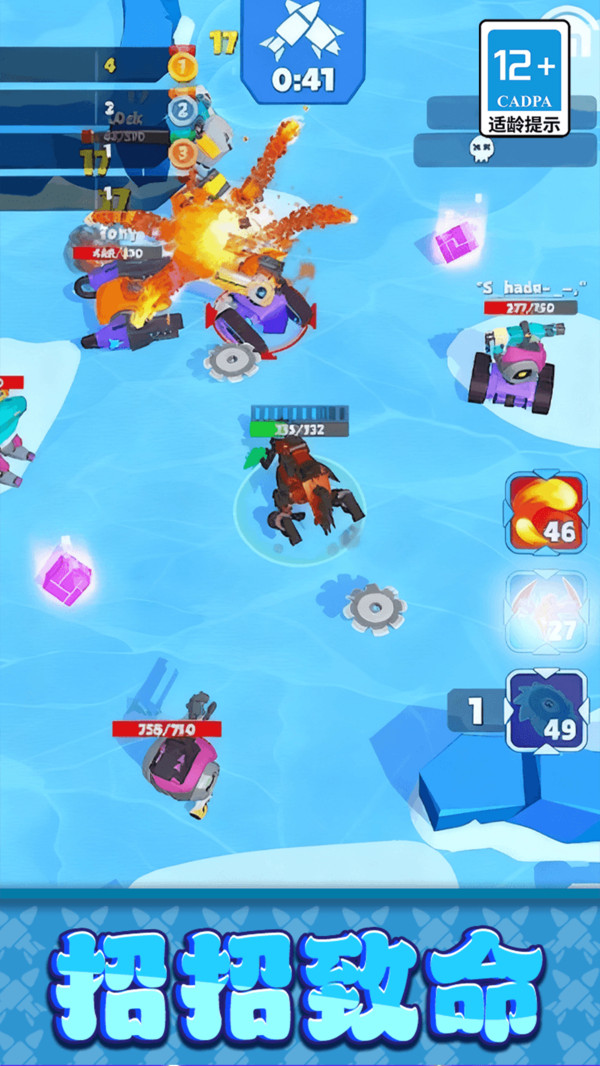Screen dimensions: 600x1066
Task: Use the faded claw ability on cooldown
Action: (545, 611)
